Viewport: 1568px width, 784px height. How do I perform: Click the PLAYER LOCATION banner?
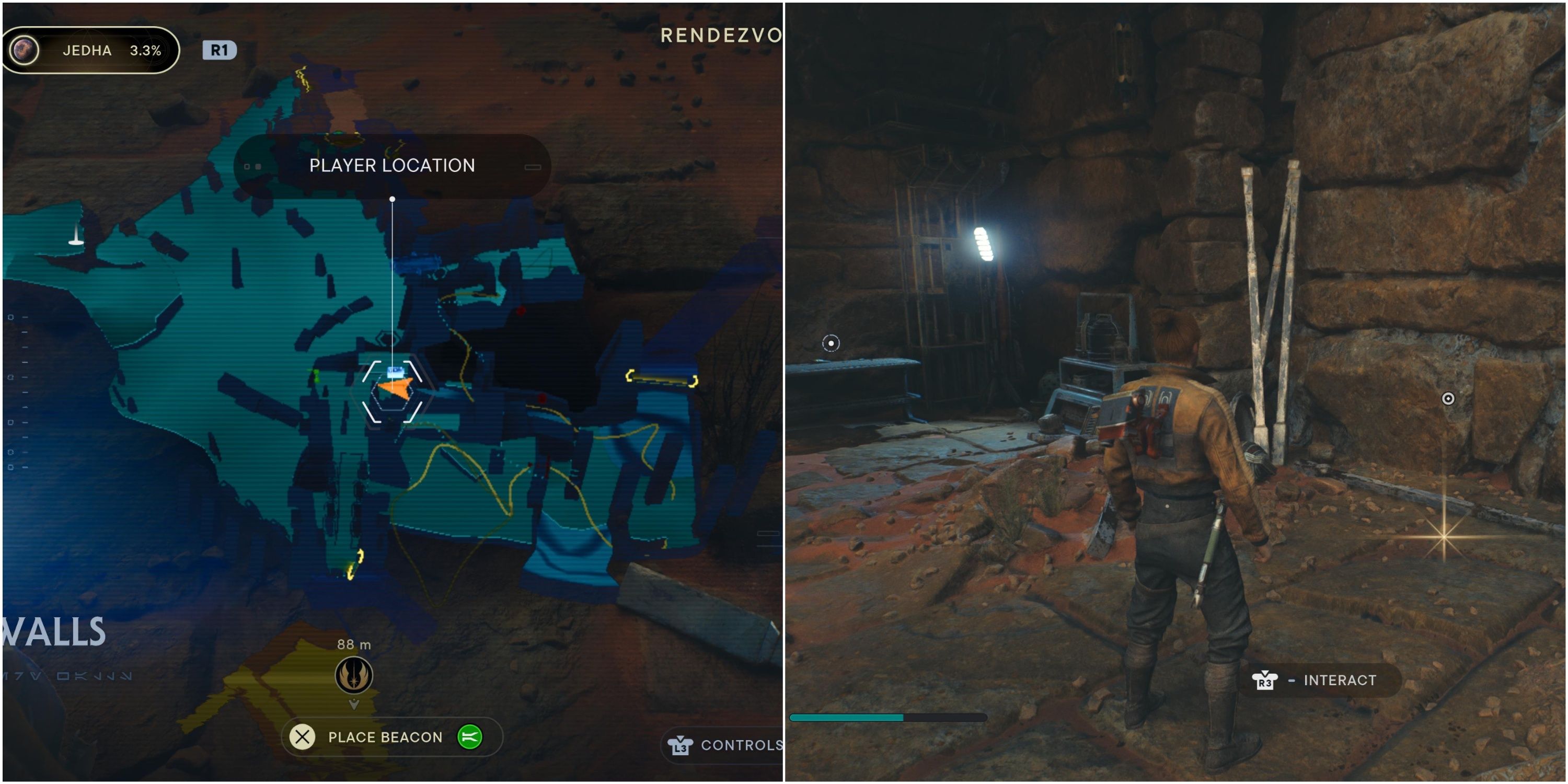pyautogui.click(x=392, y=165)
